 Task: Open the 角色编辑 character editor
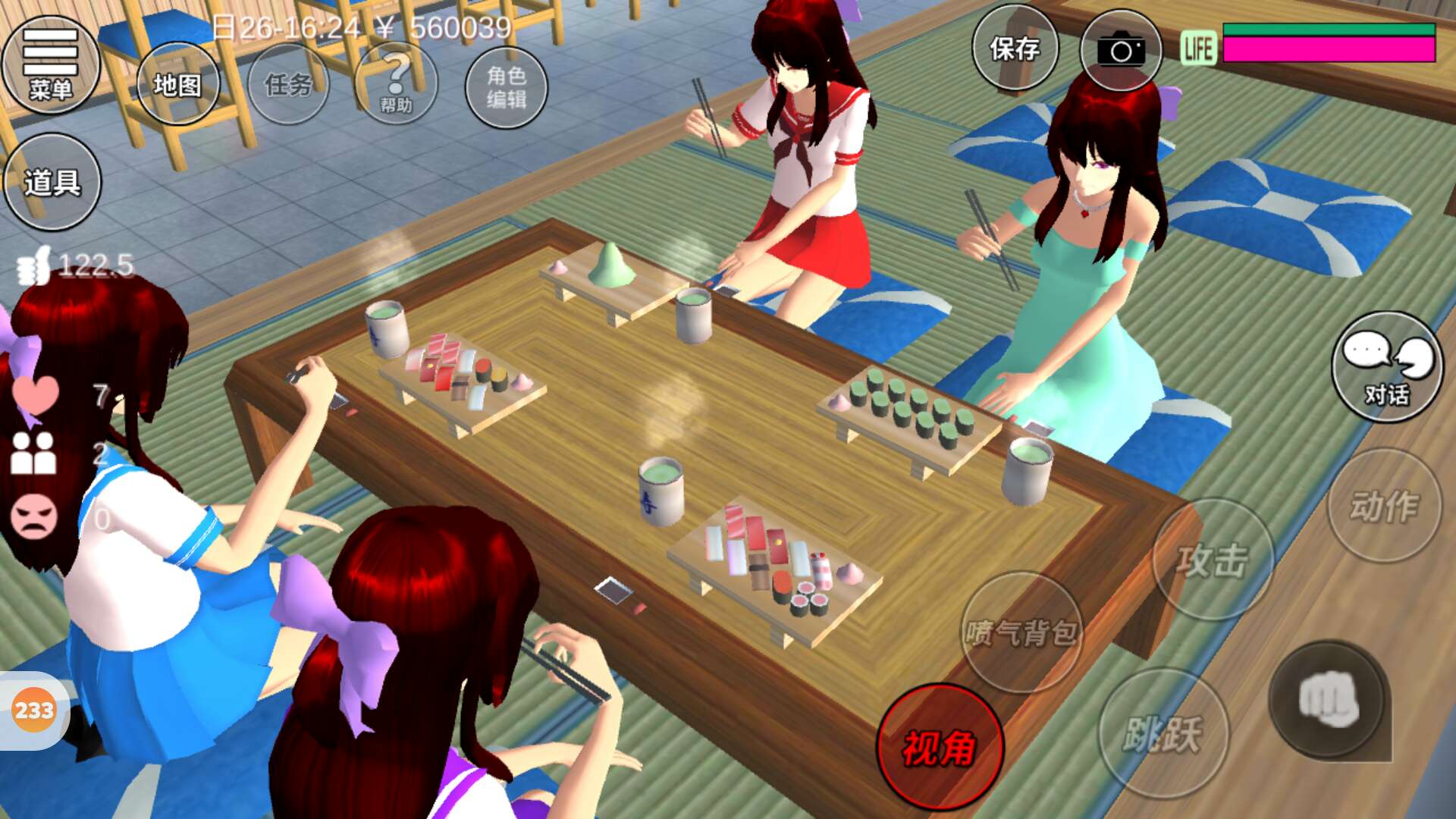(x=506, y=87)
